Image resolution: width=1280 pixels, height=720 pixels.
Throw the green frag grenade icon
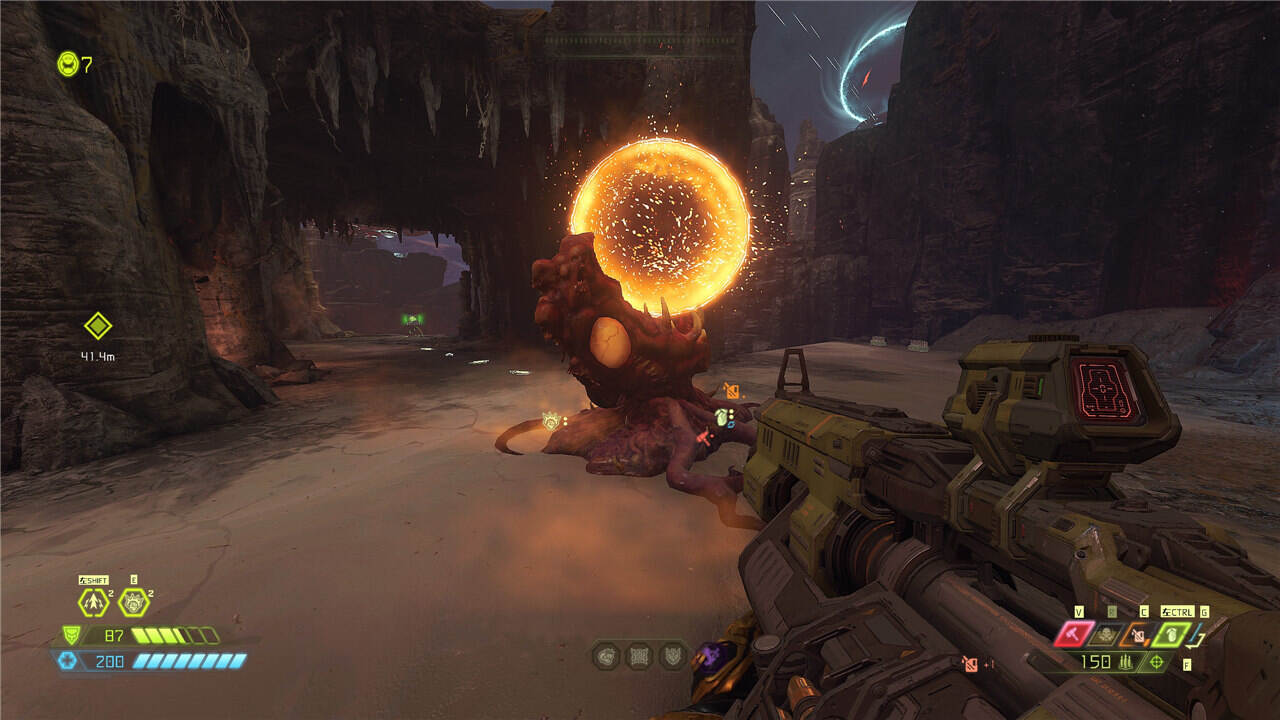[1170, 634]
